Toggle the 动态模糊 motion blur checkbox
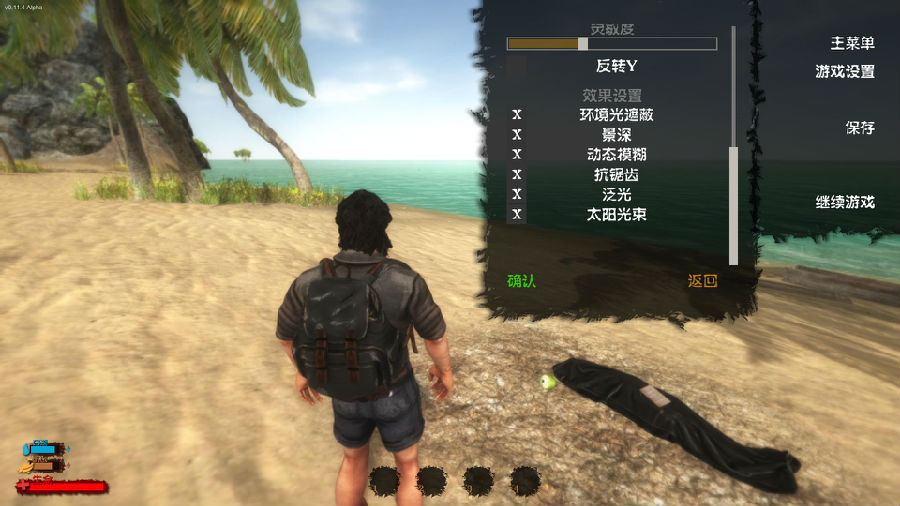Screen dimensions: 900x506 pos(517,155)
